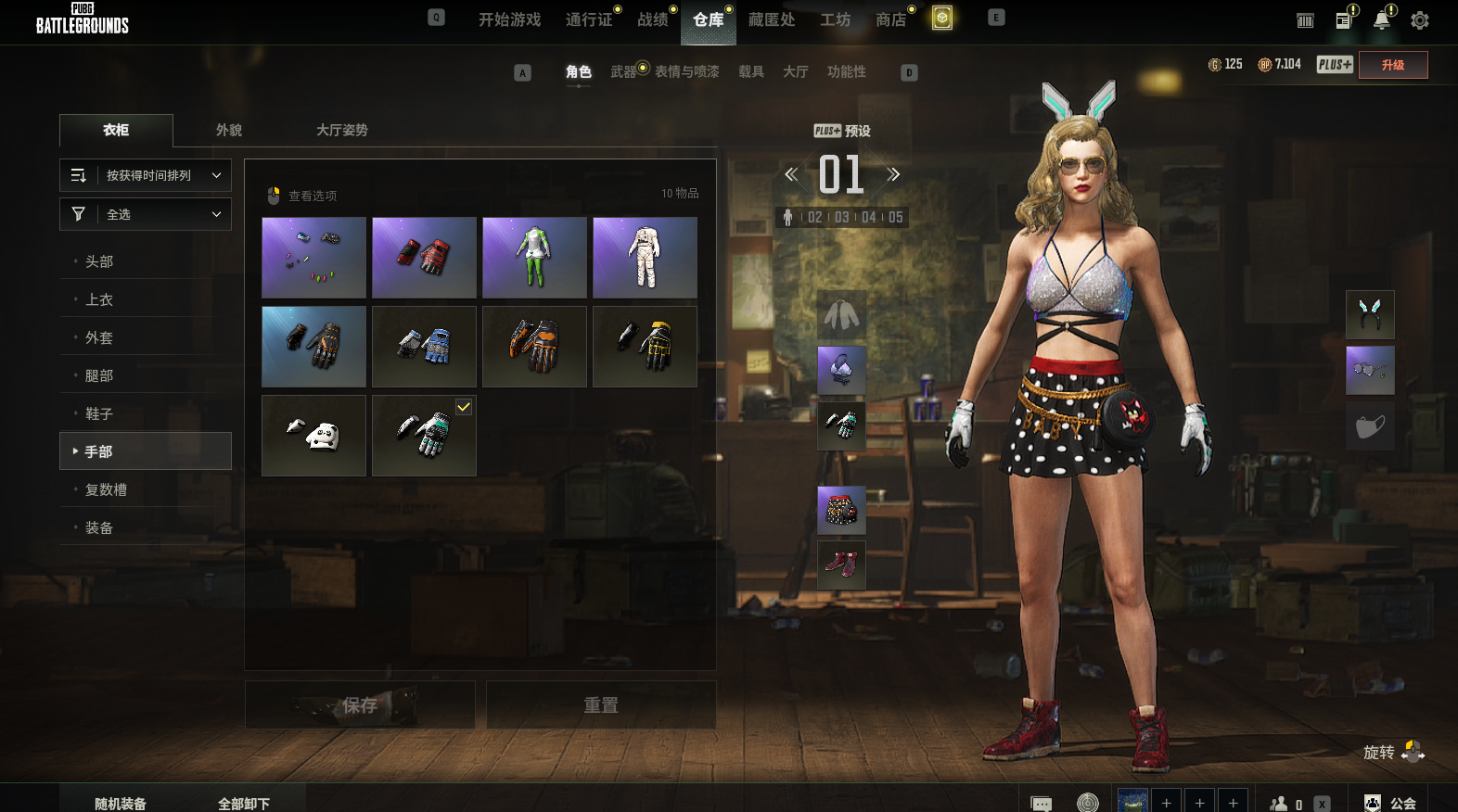
Task: Click the 全部卸下 unequip all button
Action: [244, 803]
